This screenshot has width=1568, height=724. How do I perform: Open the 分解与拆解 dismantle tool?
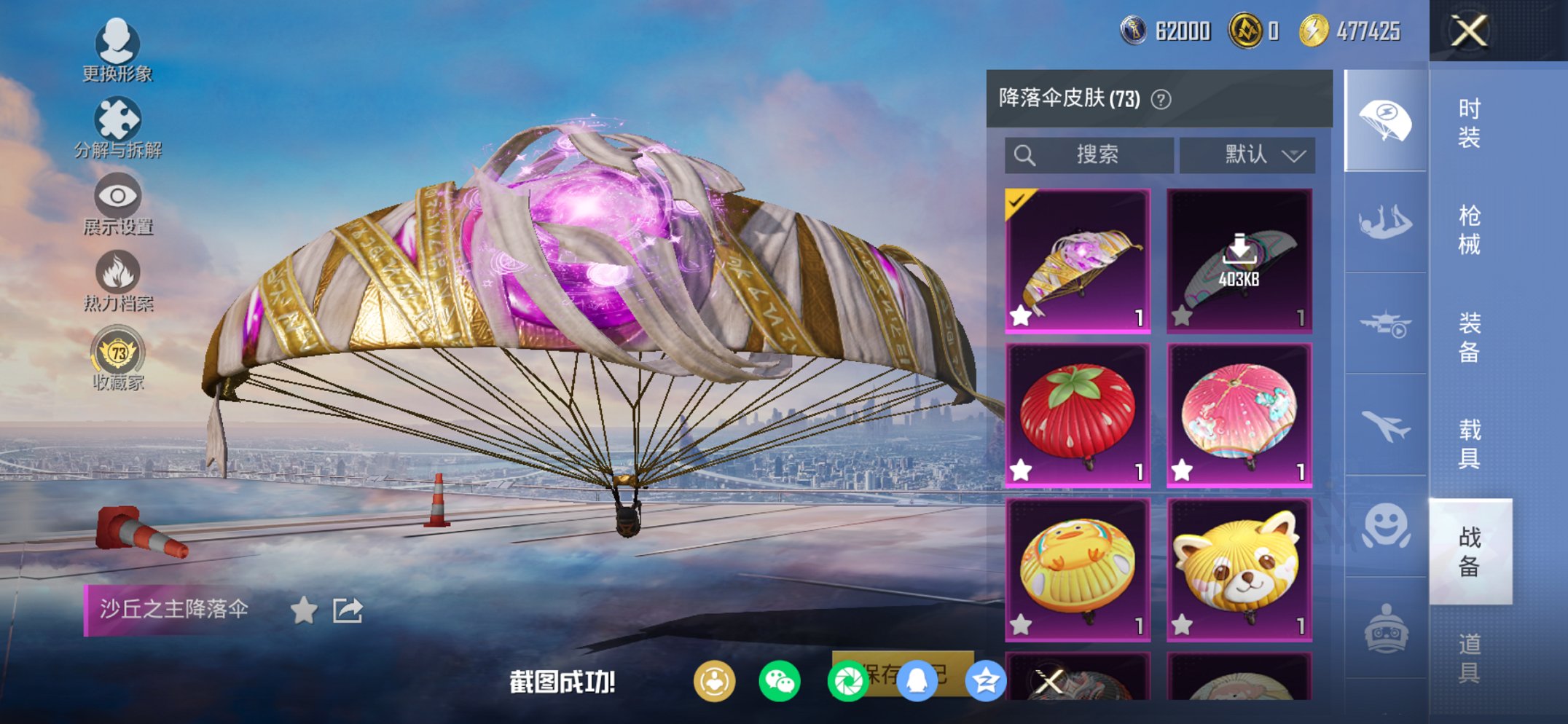click(119, 120)
